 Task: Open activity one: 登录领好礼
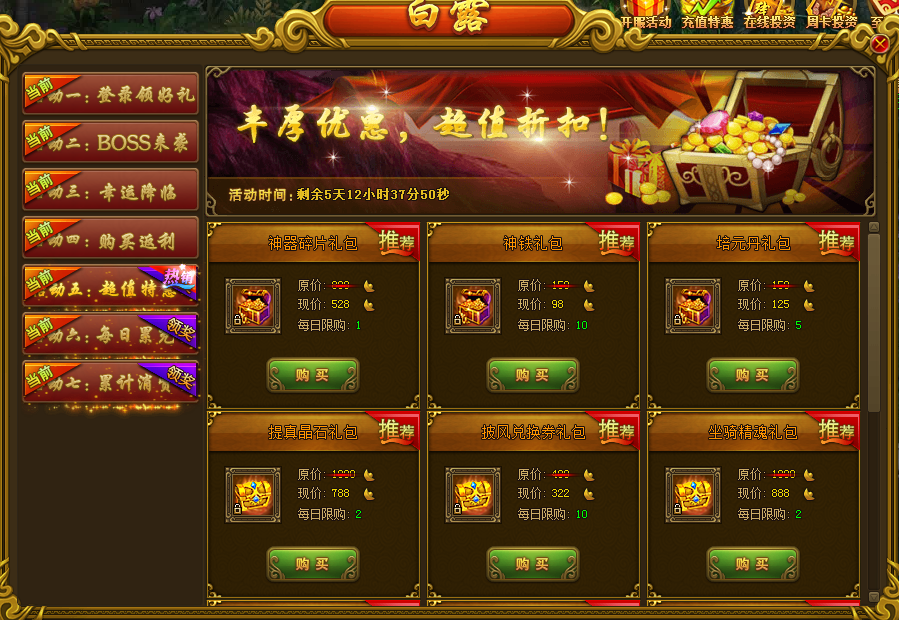(111, 96)
